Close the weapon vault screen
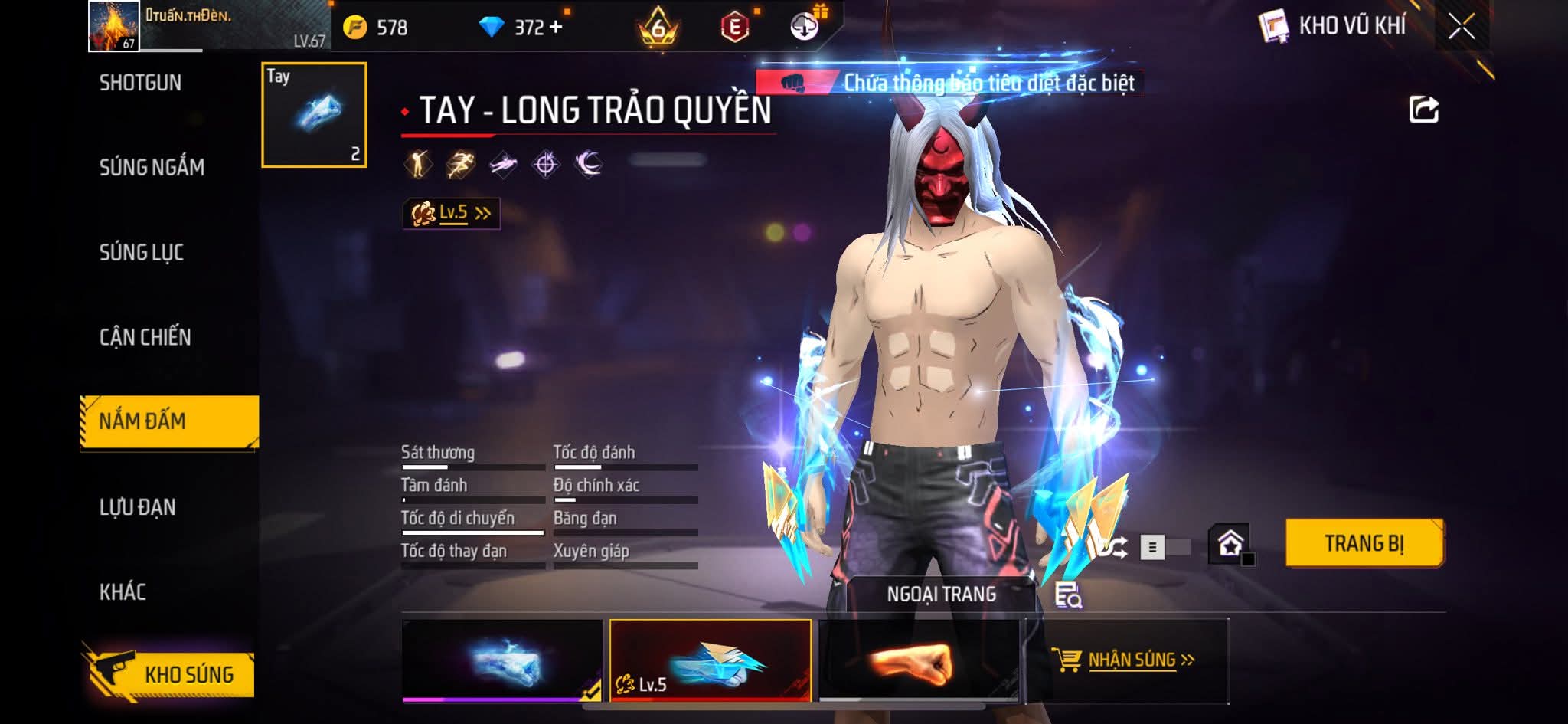This screenshot has width=1568, height=724. click(x=1461, y=27)
